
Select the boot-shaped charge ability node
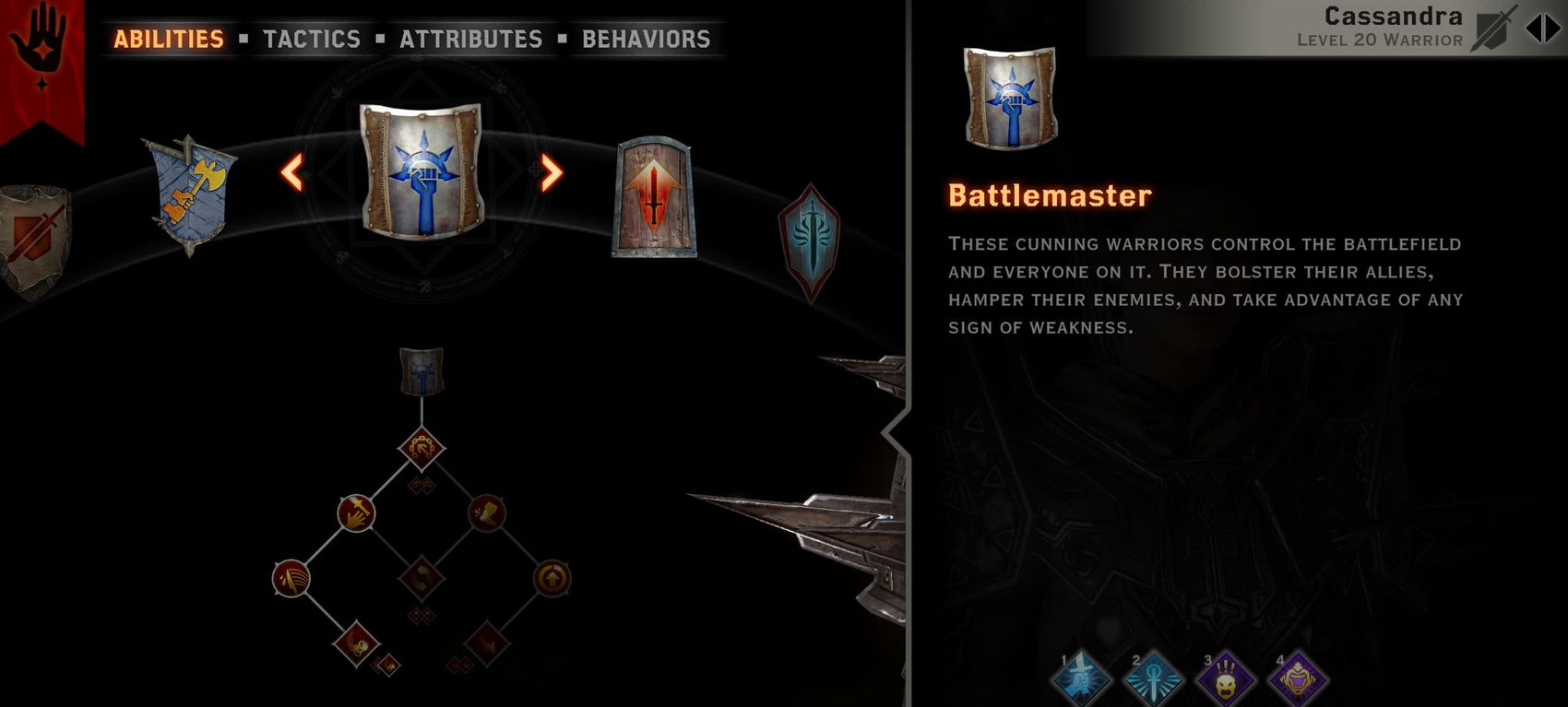487,513
